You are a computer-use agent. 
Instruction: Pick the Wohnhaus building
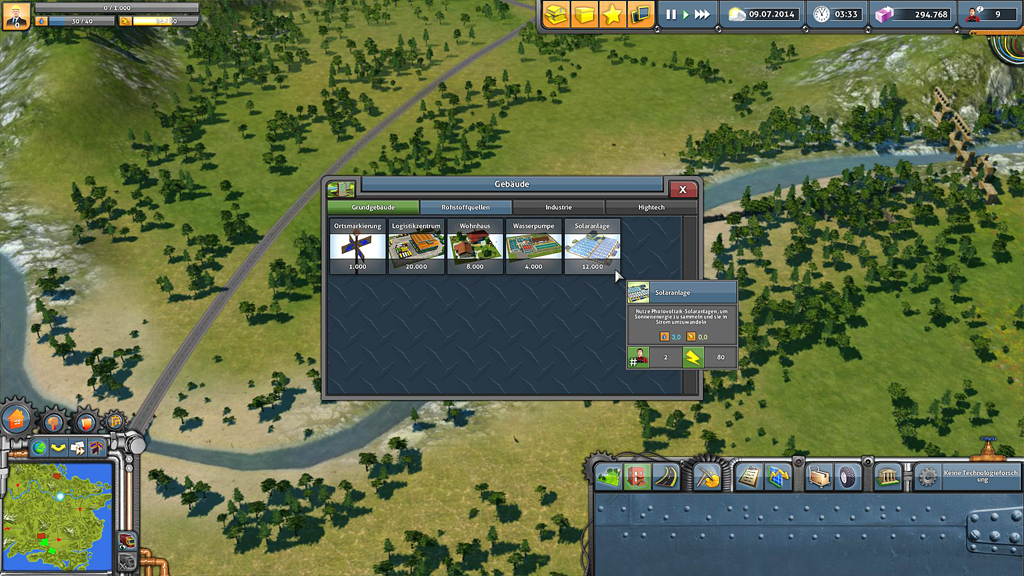pyautogui.click(x=475, y=247)
